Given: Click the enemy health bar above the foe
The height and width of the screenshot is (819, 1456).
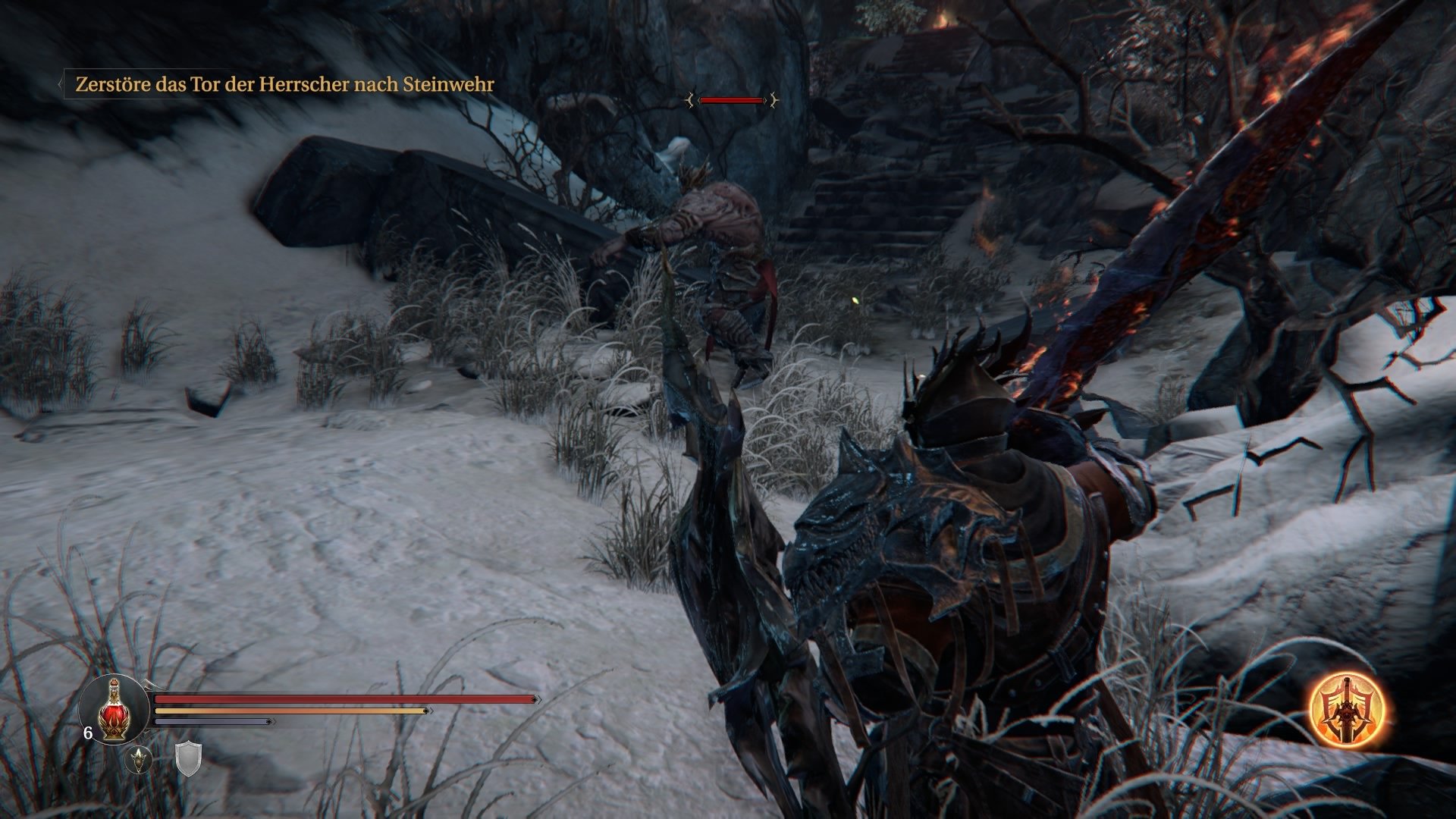Looking at the screenshot, I should pyautogui.click(x=732, y=100).
